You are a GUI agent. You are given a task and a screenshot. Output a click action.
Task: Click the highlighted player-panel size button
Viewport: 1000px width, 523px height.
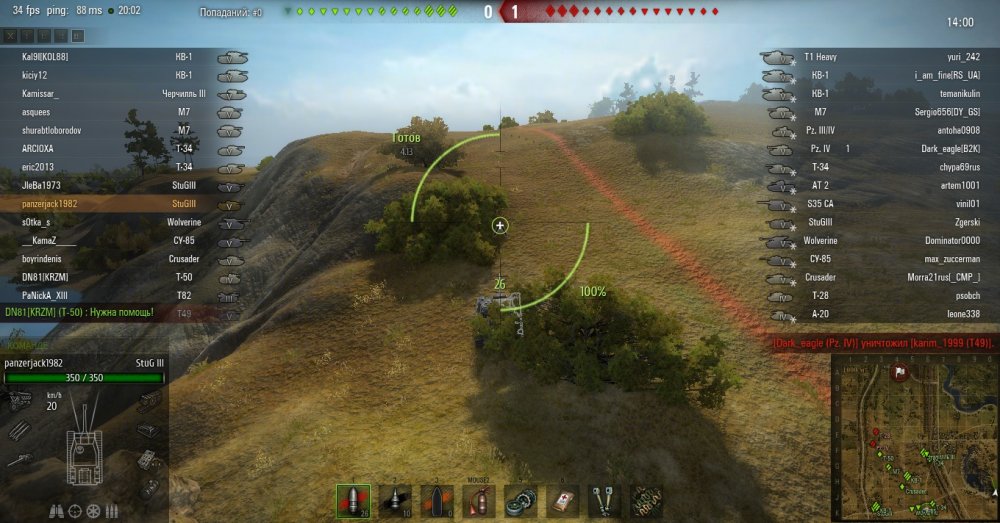[78, 36]
